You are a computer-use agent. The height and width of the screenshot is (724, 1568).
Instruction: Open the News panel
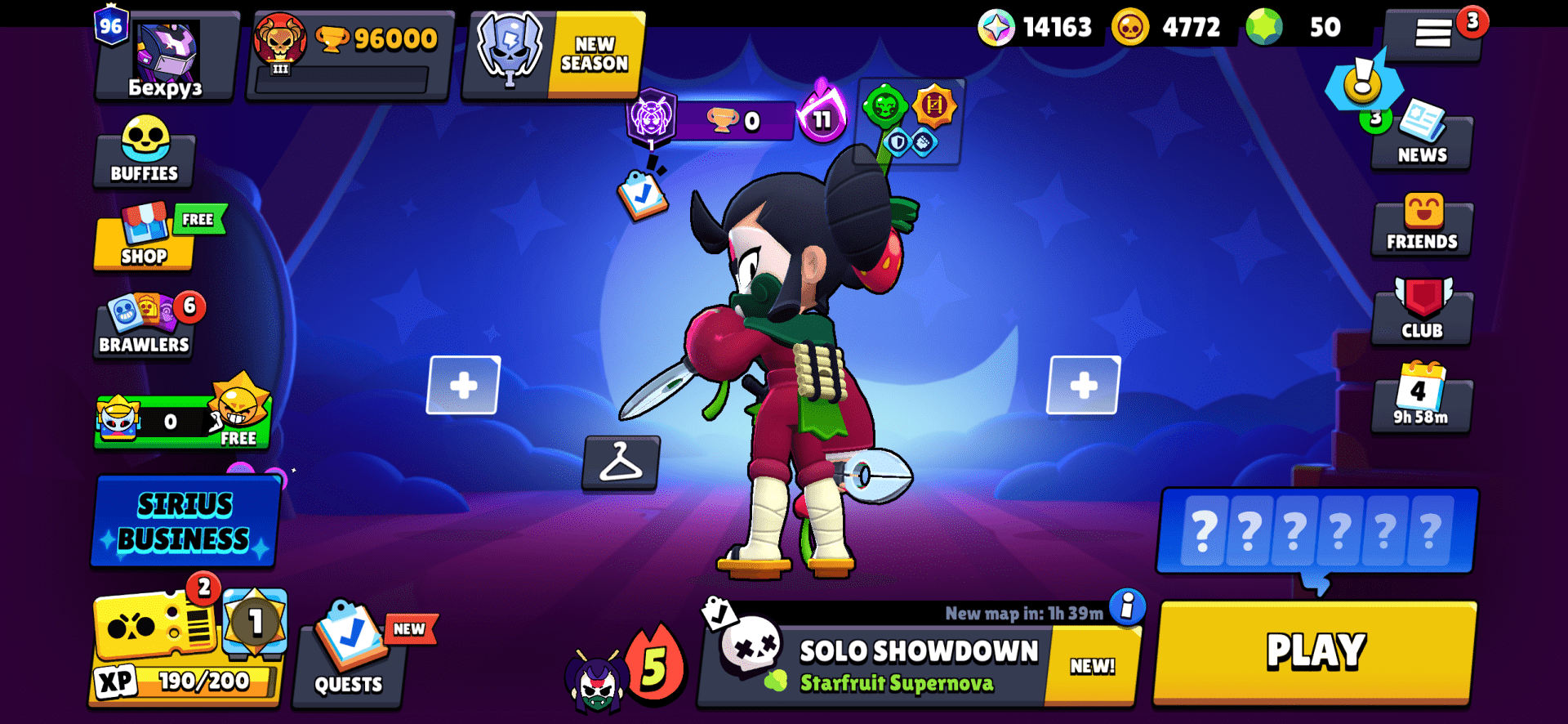pos(1421,139)
